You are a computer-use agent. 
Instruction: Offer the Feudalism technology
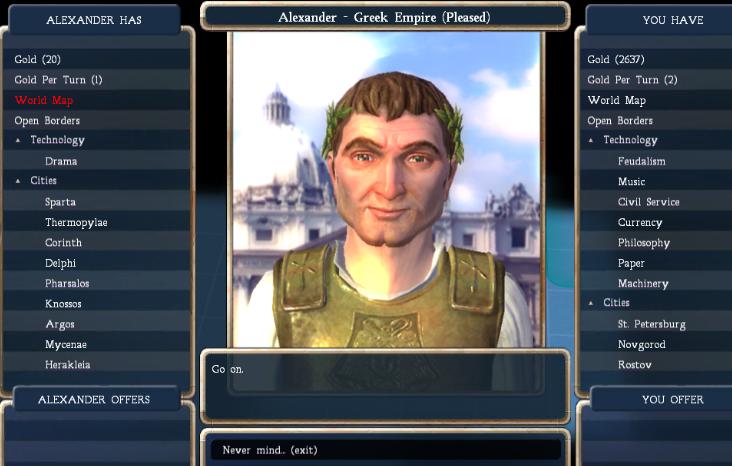click(641, 161)
